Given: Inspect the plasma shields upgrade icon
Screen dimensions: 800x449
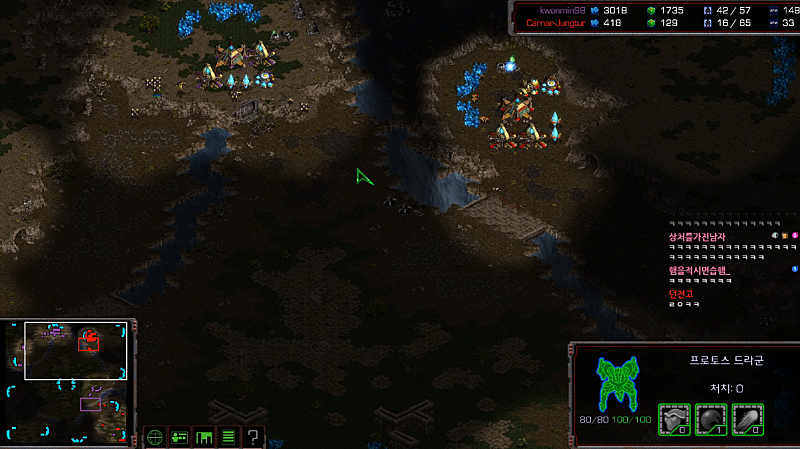Looking at the screenshot, I should coord(710,417).
